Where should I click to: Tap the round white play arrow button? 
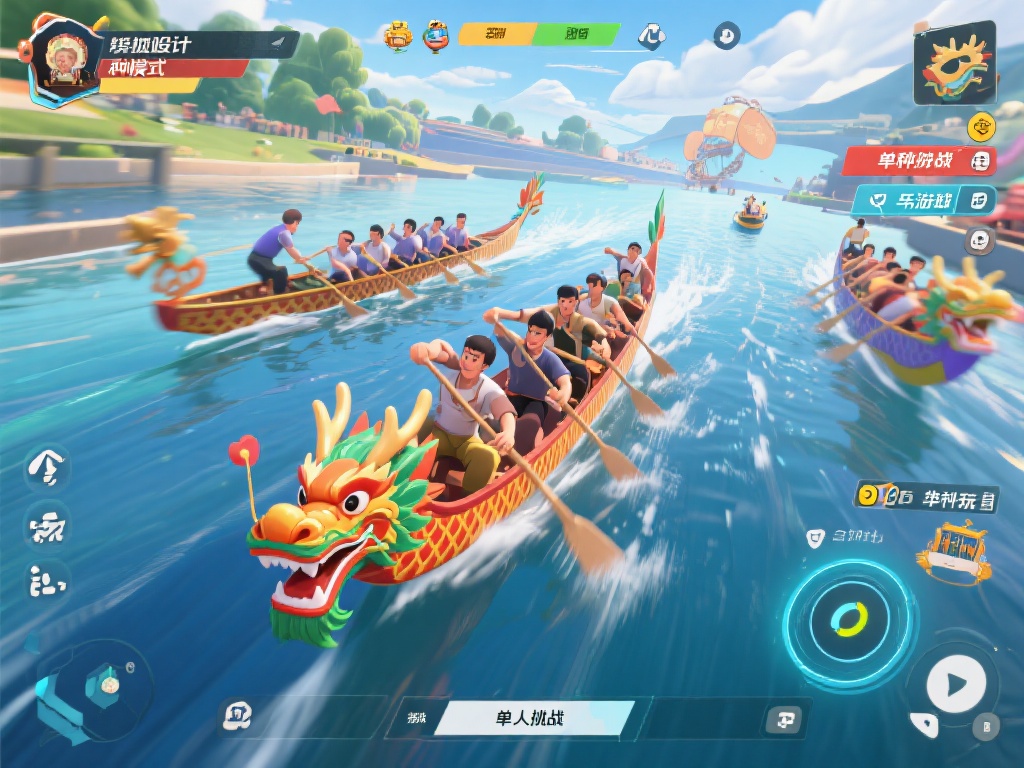point(955,685)
